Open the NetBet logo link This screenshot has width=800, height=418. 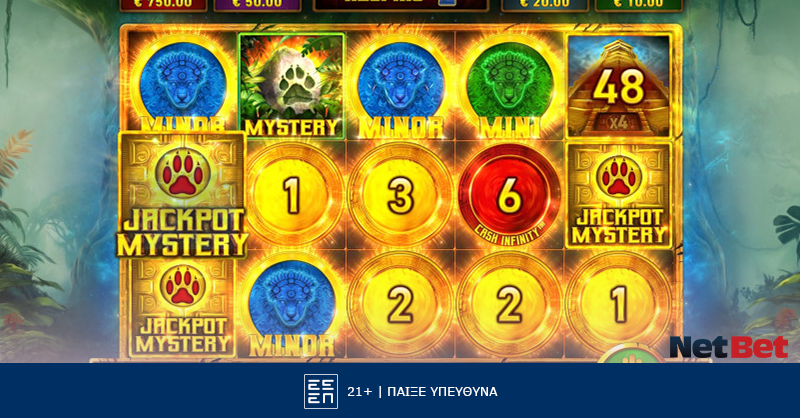pos(728,347)
